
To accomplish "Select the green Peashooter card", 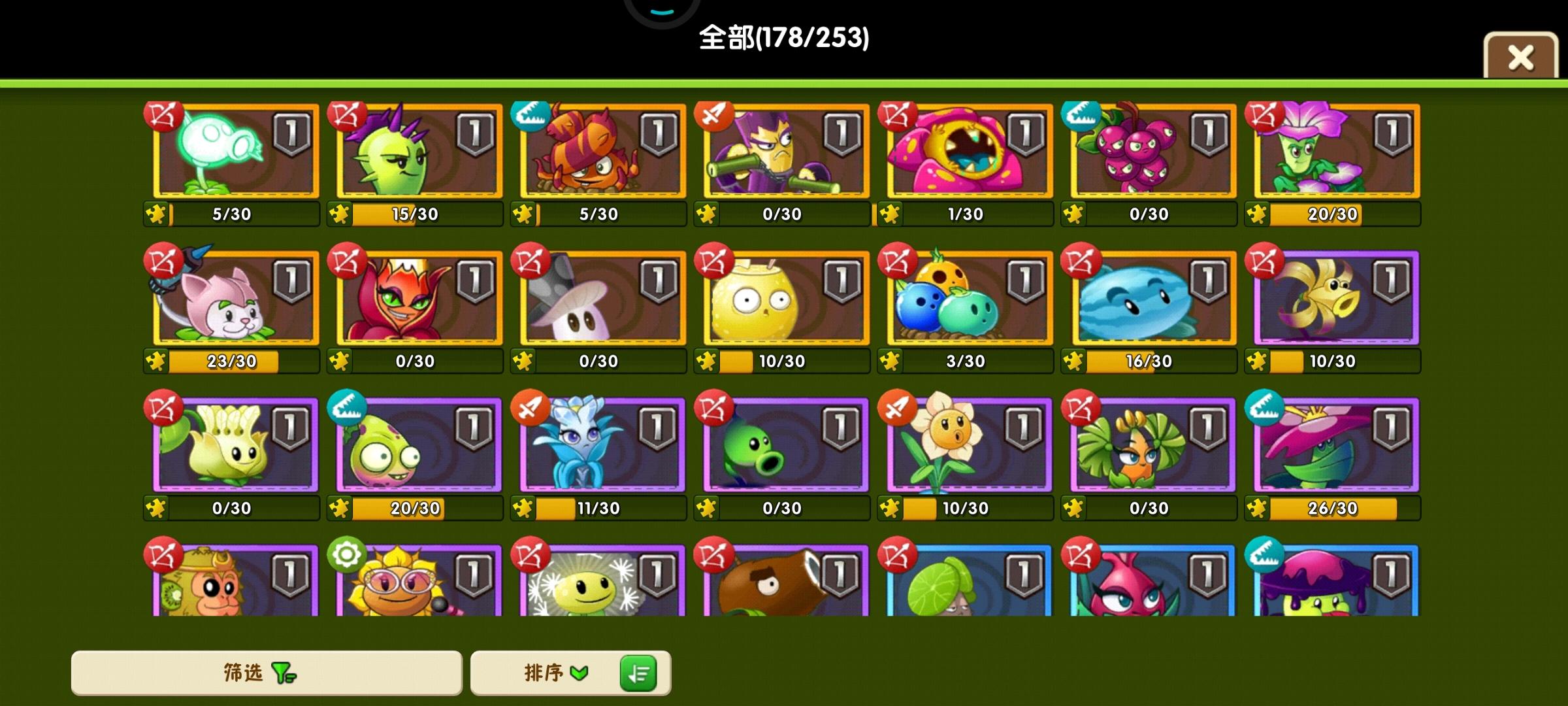I will point(781,445).
